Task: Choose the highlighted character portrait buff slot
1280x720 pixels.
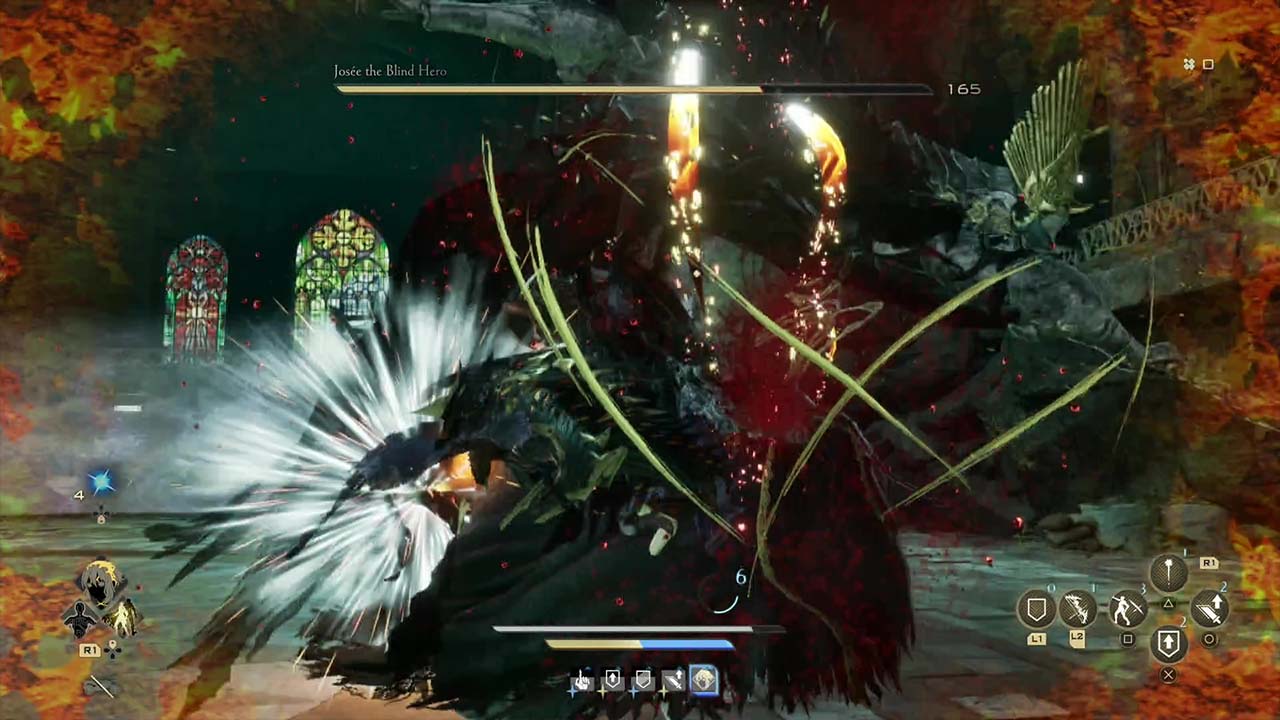Action: coord(705,681)
